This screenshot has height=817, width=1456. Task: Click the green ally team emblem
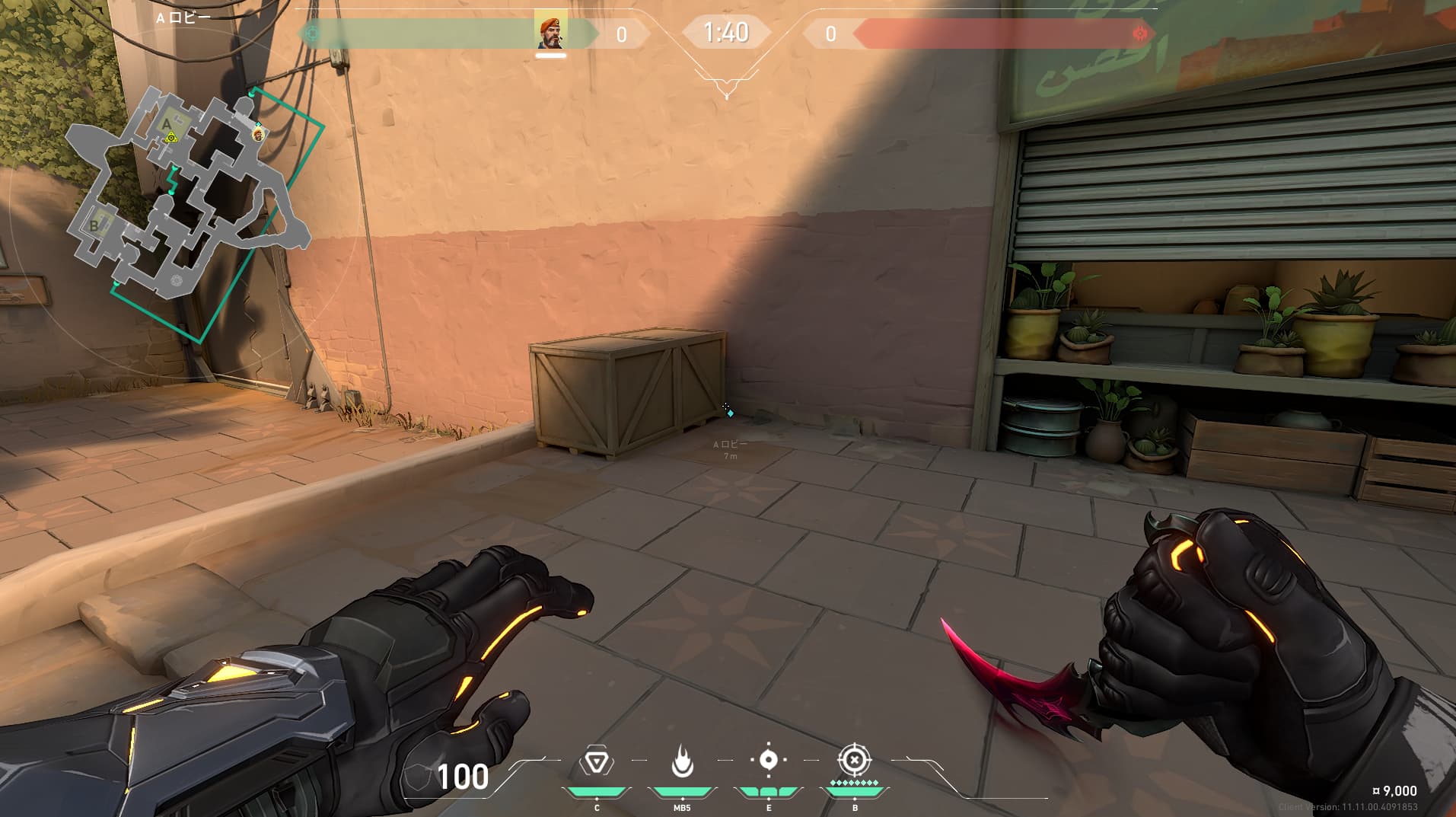(311, 34)
